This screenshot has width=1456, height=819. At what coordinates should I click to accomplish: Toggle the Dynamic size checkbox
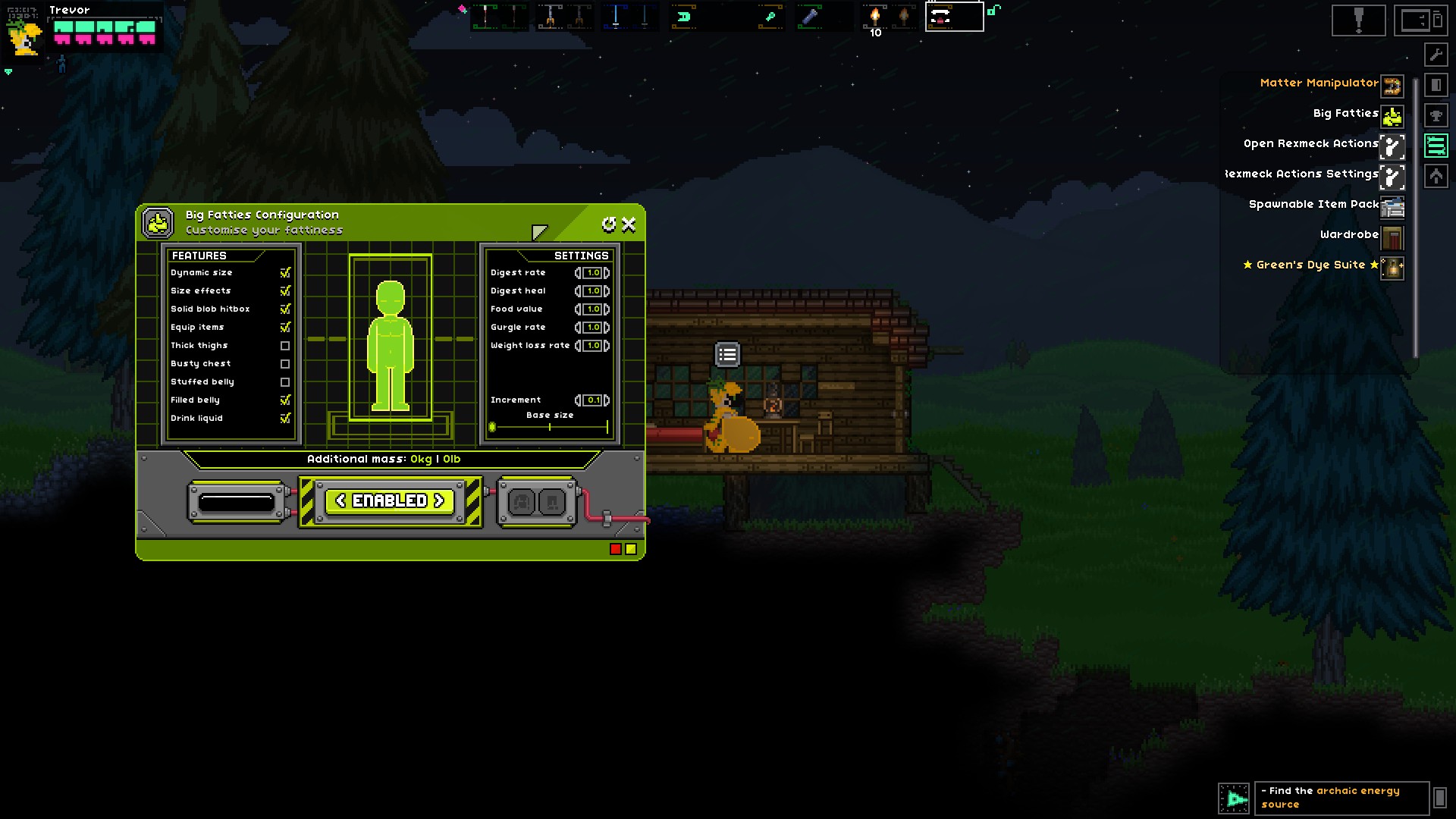285,273
